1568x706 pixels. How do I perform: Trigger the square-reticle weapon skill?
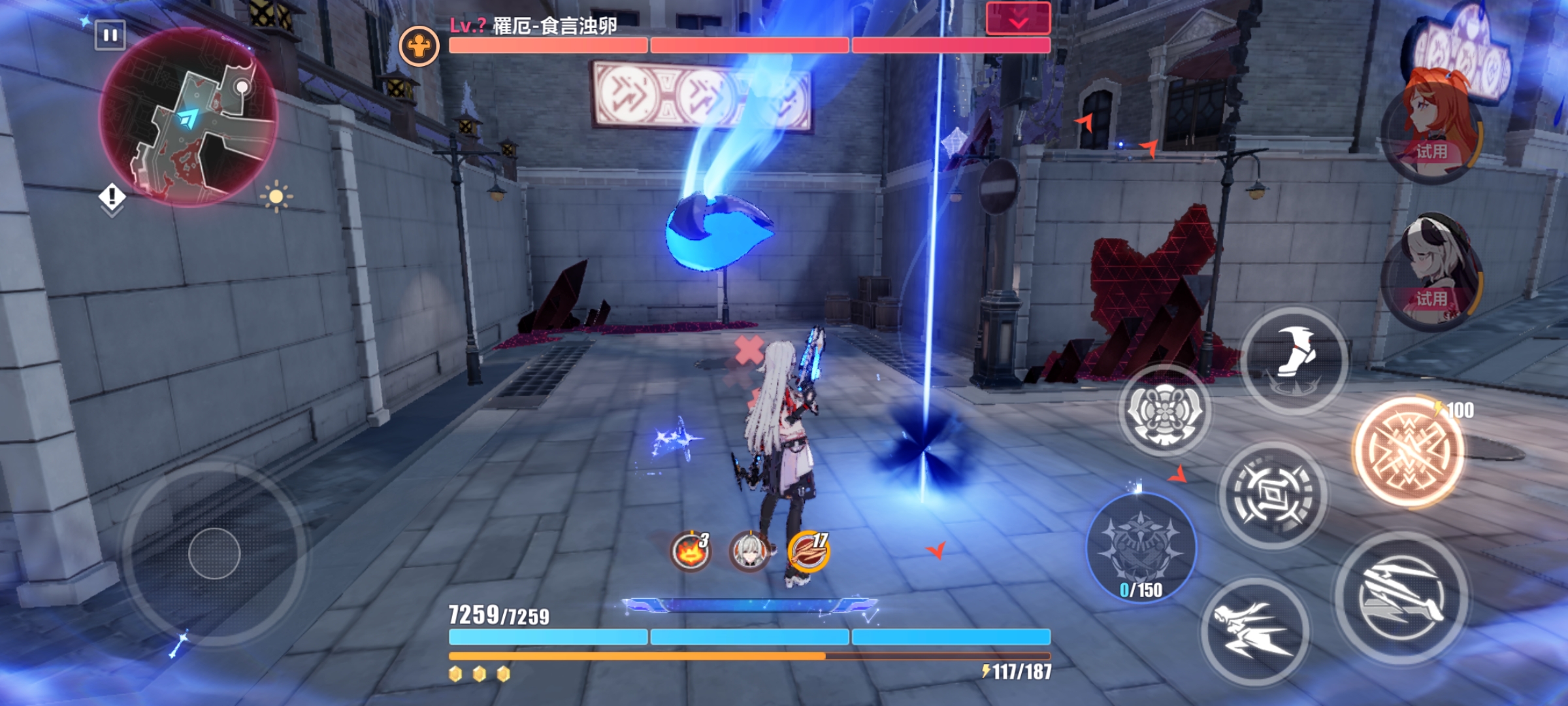tap(1273, 495)
